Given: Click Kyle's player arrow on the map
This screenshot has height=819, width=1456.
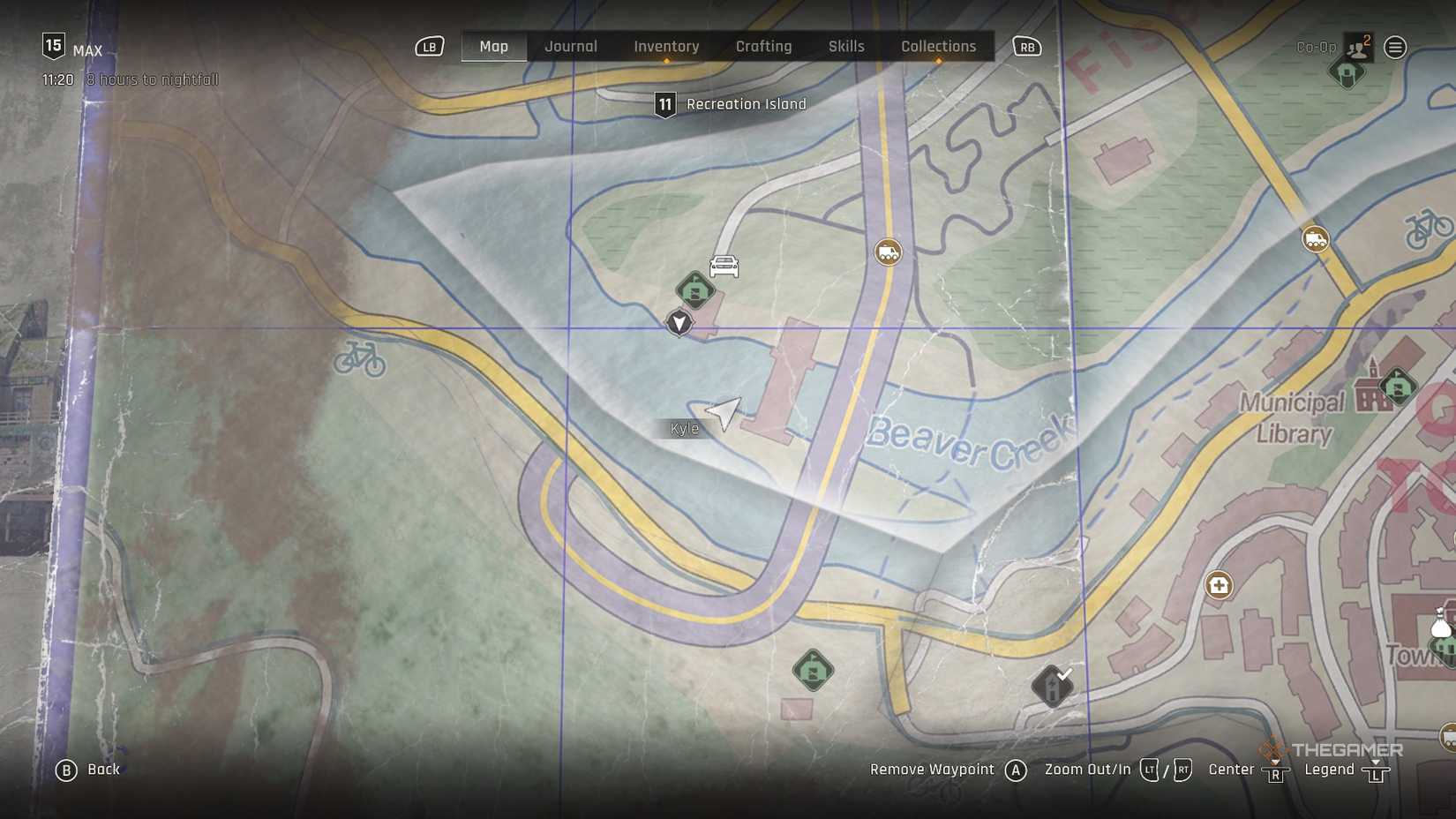Looking at the screenshot, I should coord(723,412).
